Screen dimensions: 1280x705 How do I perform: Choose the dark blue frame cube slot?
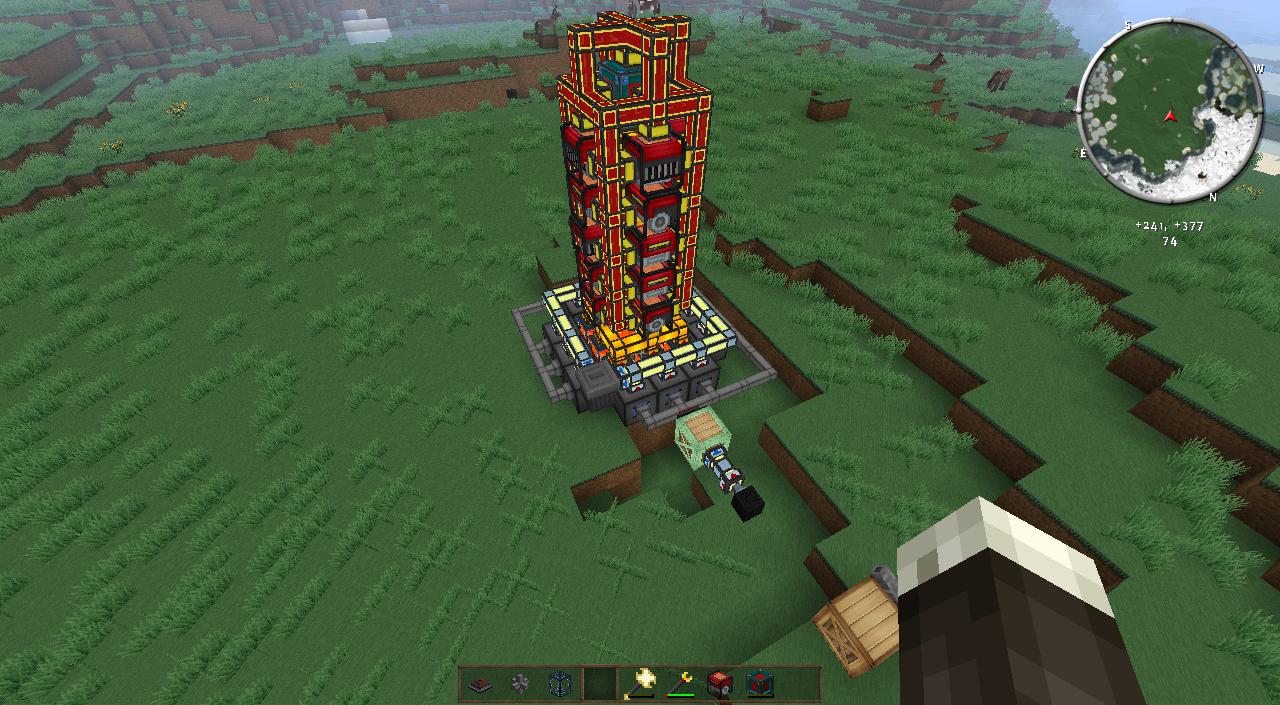click(559, 684)
